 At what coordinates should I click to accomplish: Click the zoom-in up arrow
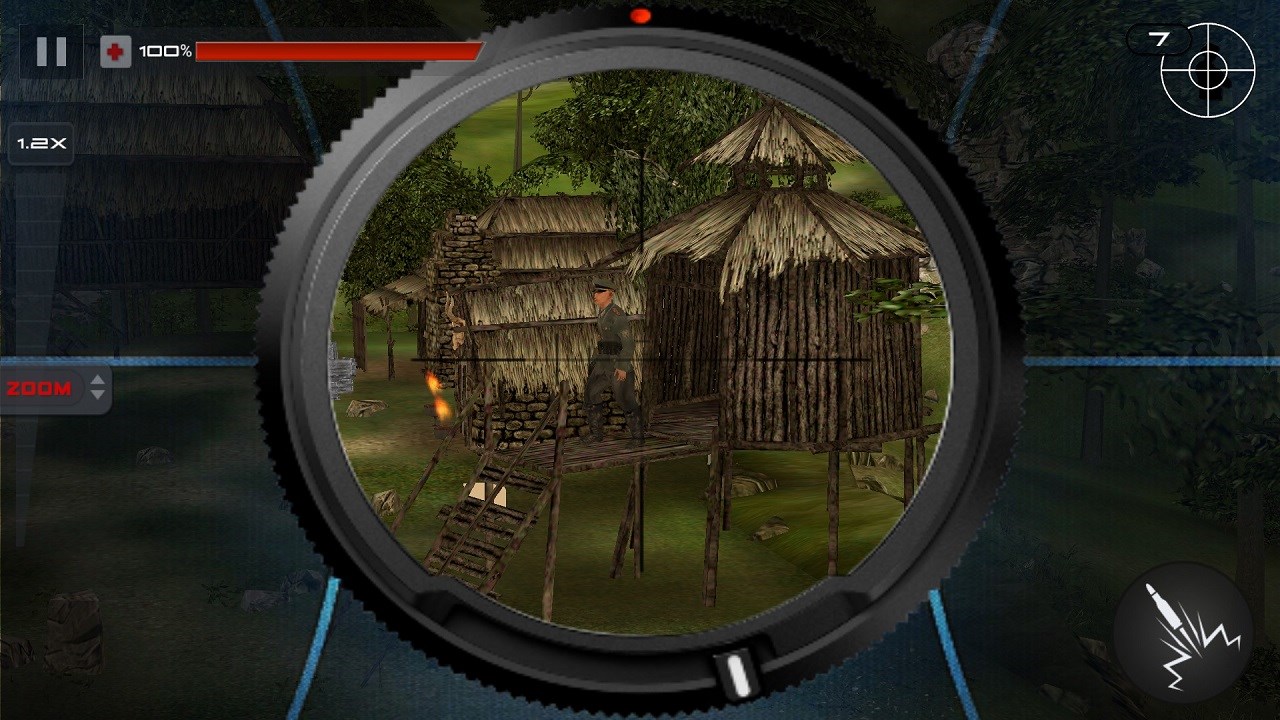pos(98,380)
